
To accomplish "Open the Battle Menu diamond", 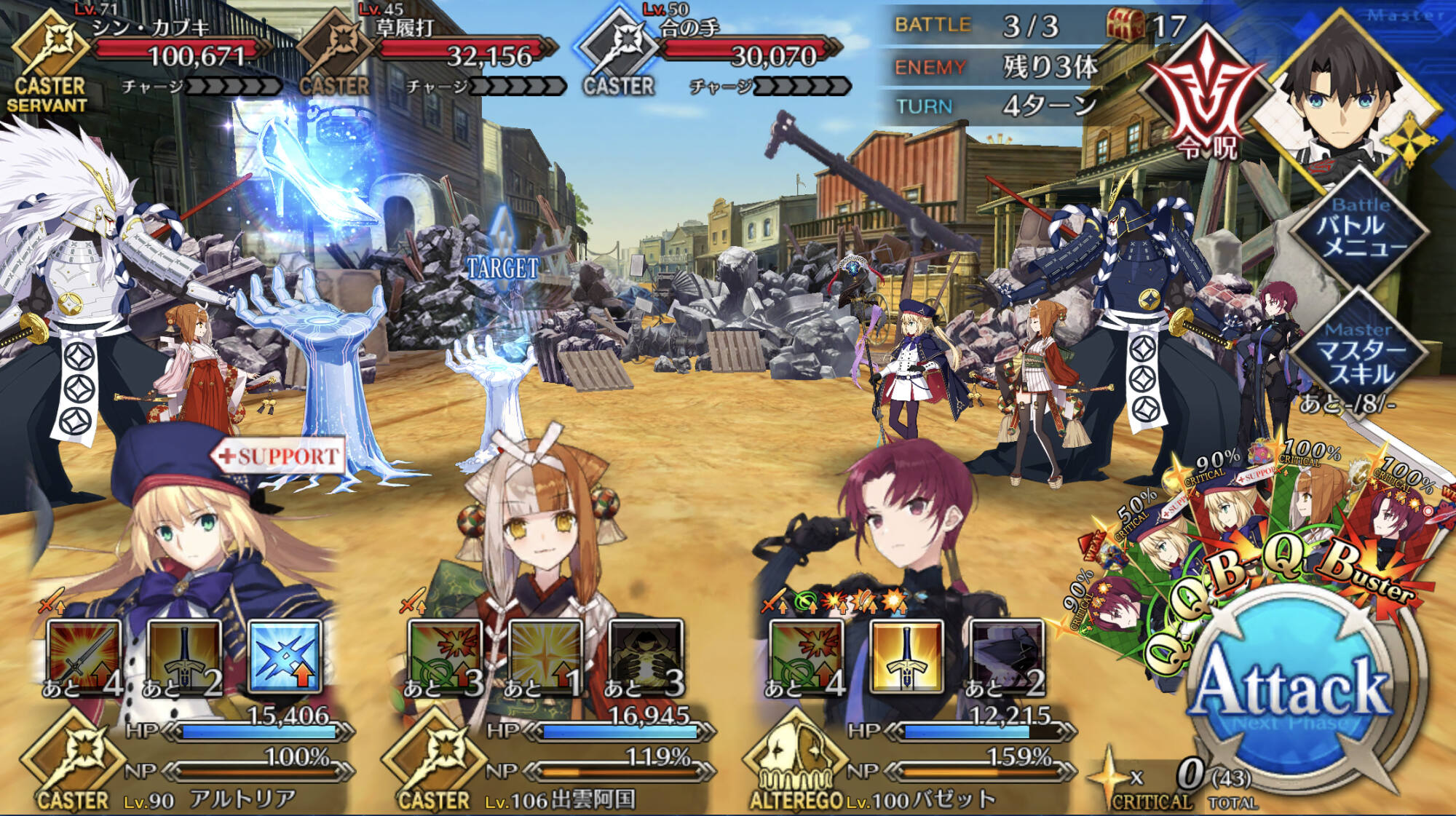I will pos(1360,227).
